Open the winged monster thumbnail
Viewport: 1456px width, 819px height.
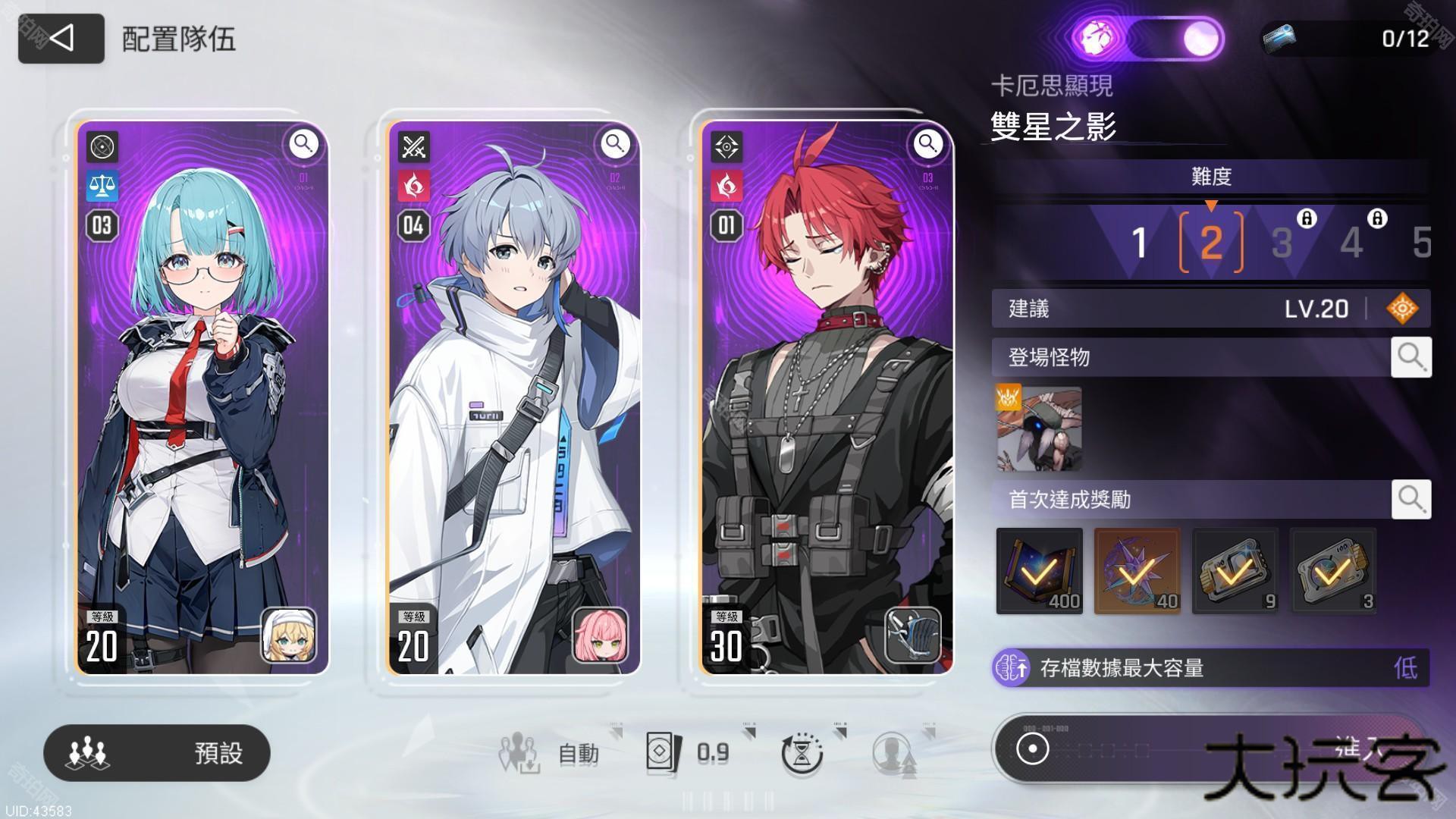(x=1039, y=428)
